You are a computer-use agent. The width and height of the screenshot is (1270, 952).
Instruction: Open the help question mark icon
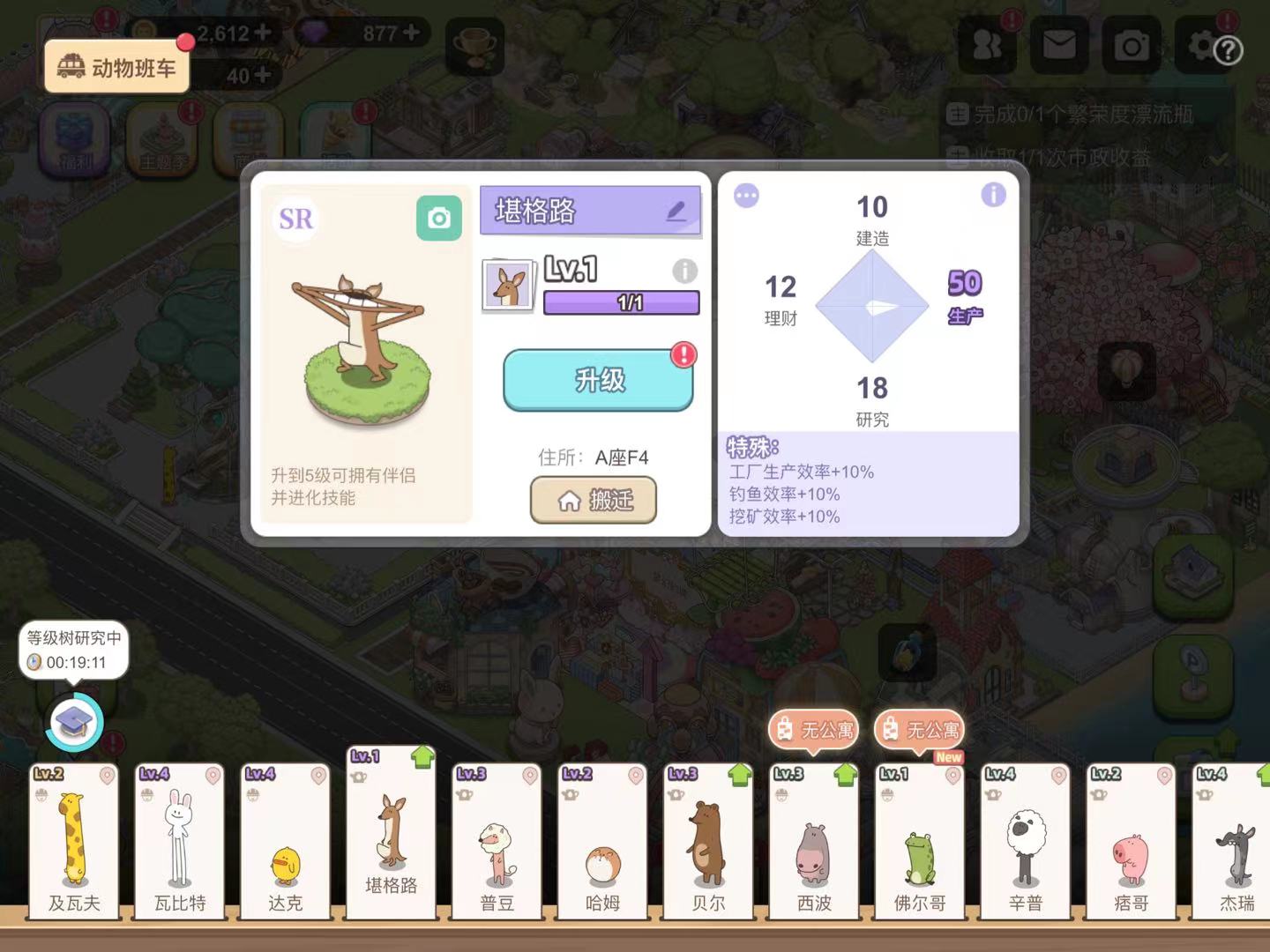tap(1228, 51)
